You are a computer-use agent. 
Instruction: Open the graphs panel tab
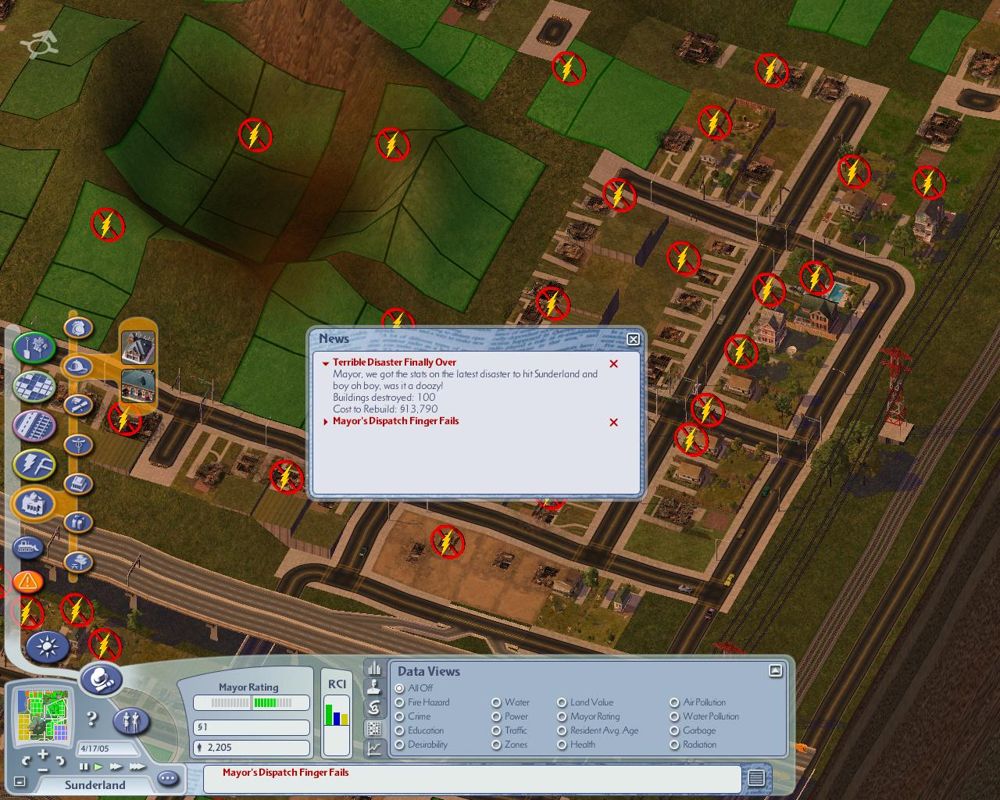coord(373,747)
